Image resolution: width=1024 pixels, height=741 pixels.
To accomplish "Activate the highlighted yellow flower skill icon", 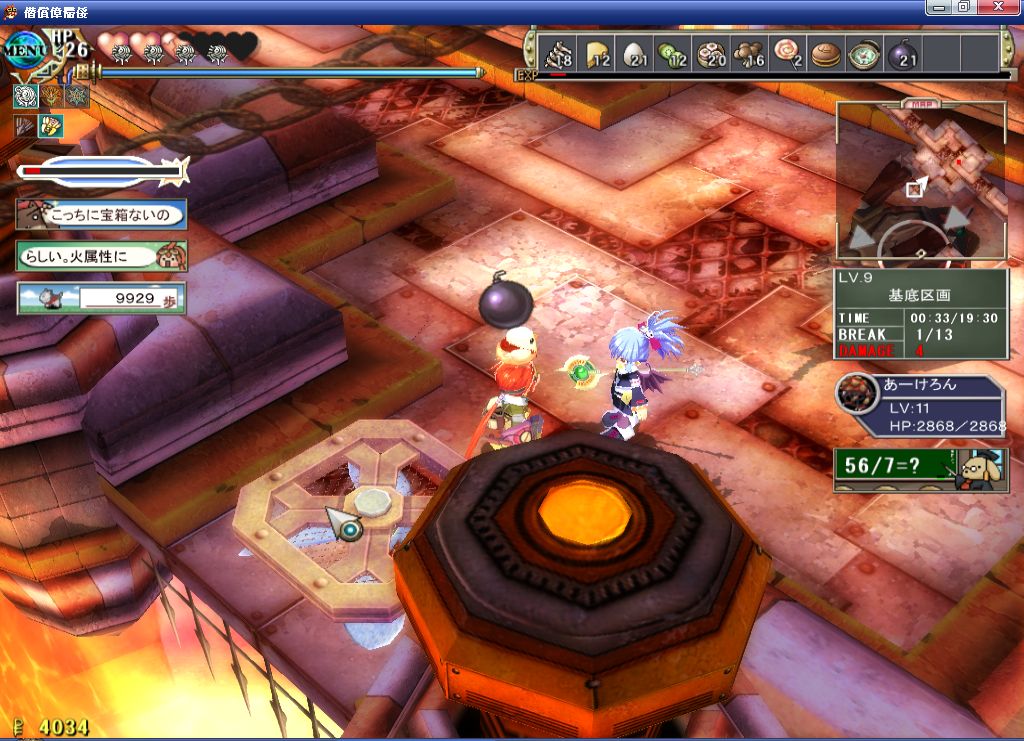I will pyautogui.click(x=50, y=126).
